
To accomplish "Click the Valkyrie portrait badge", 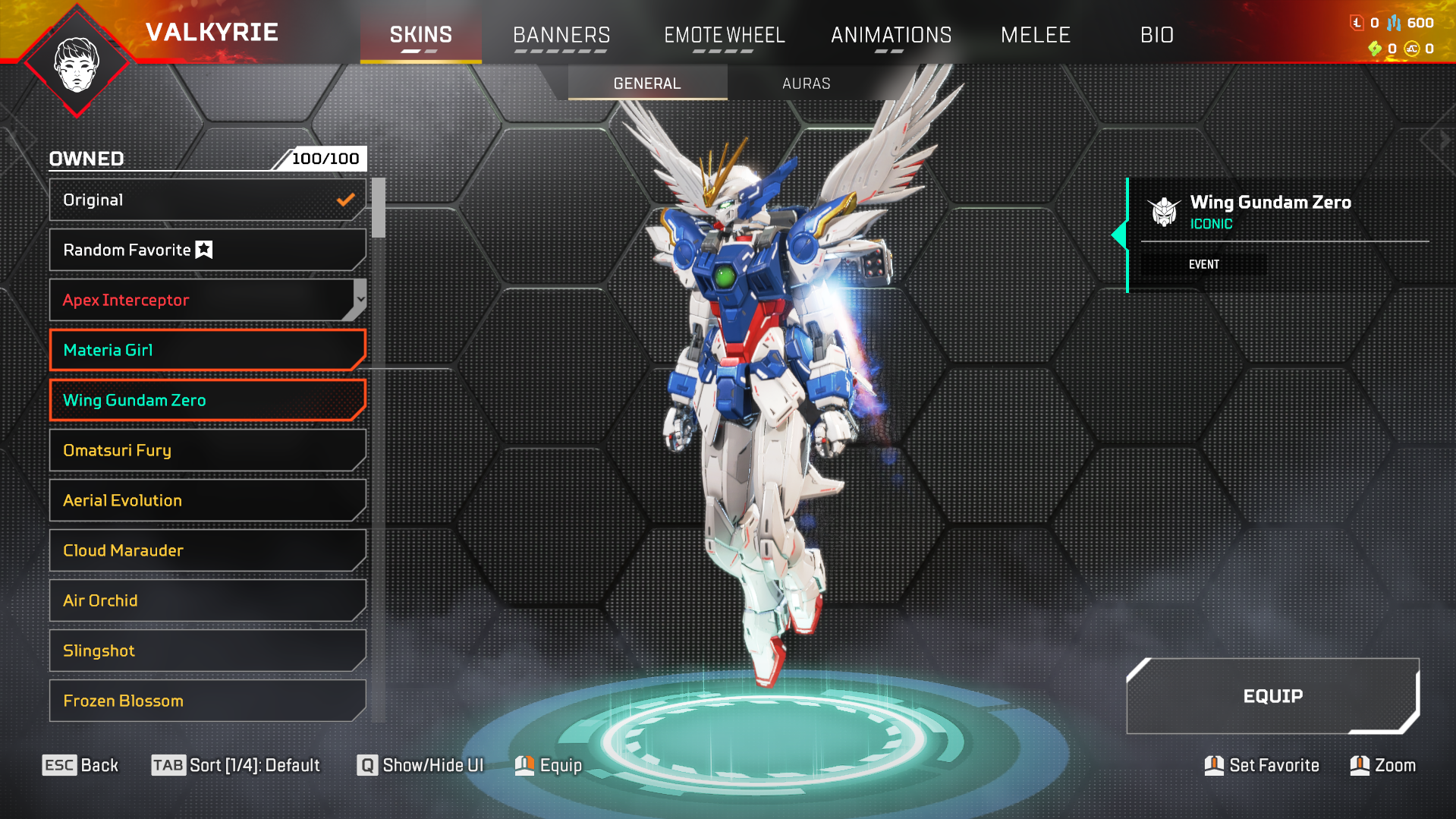I will click(77, 64).
